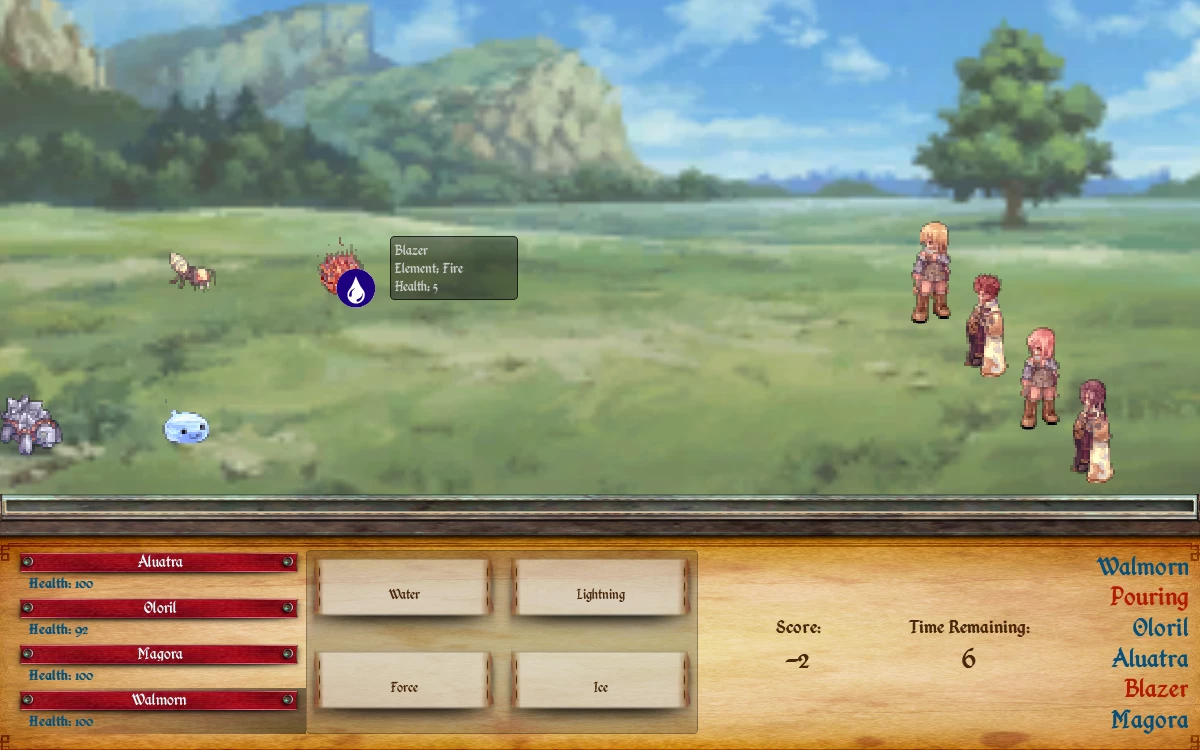The height and width of the screenshot is (750, 1200).
Task: Select Aluatra's red name bar
Action: coord(159,562)
